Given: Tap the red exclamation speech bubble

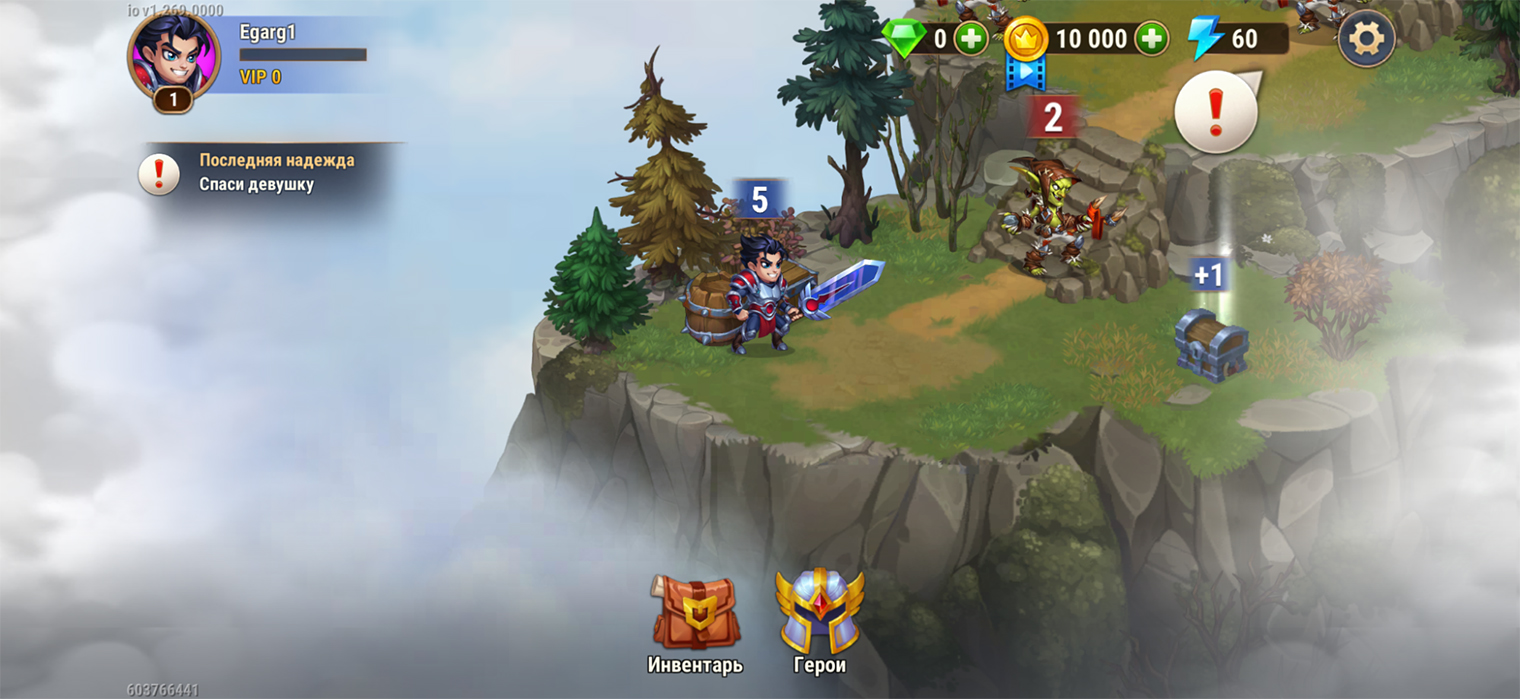Looking at the screenshot, I should click(x=1216, y=113).
